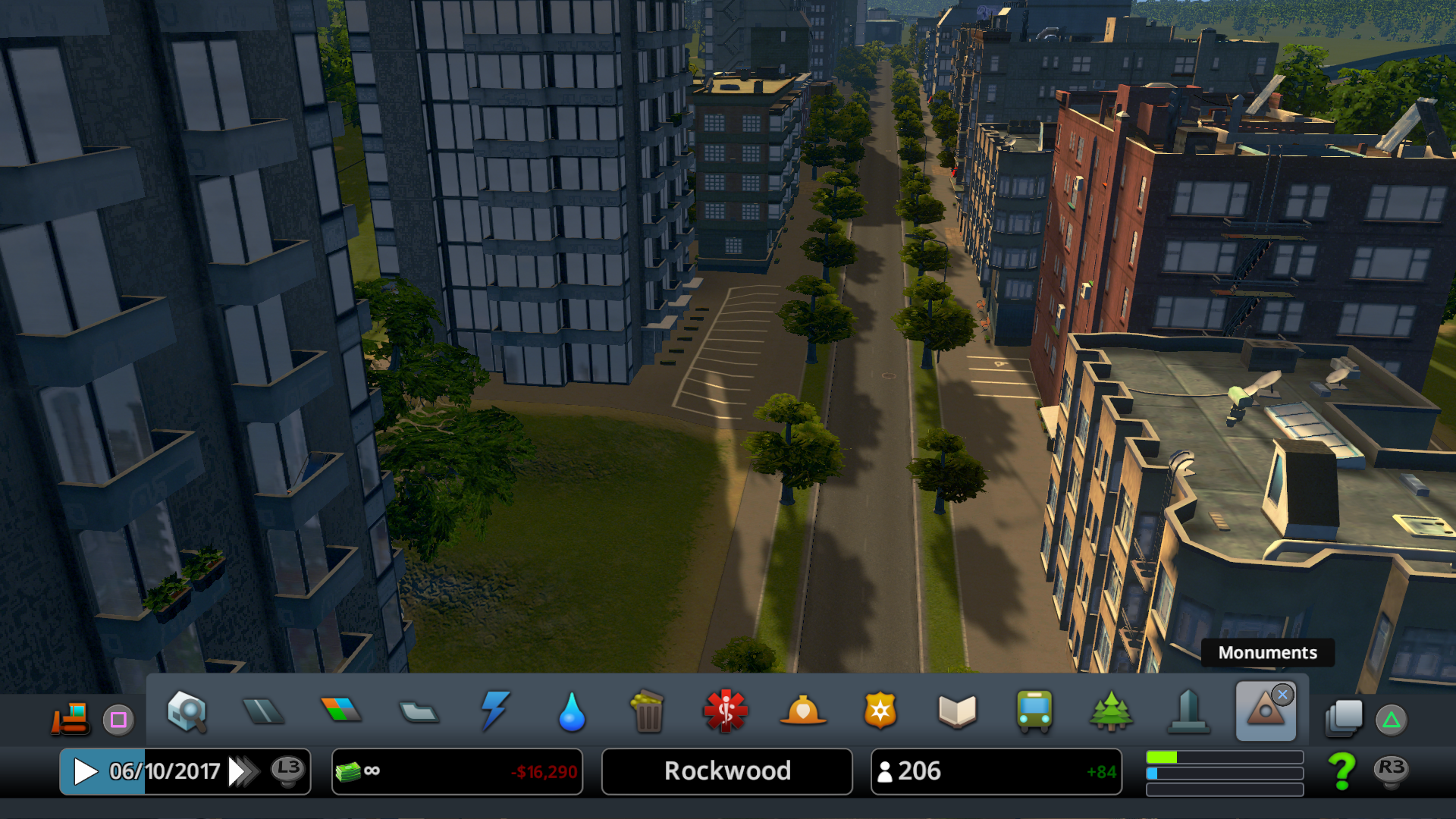Click the green question mark advisor

pos(1342,771)
